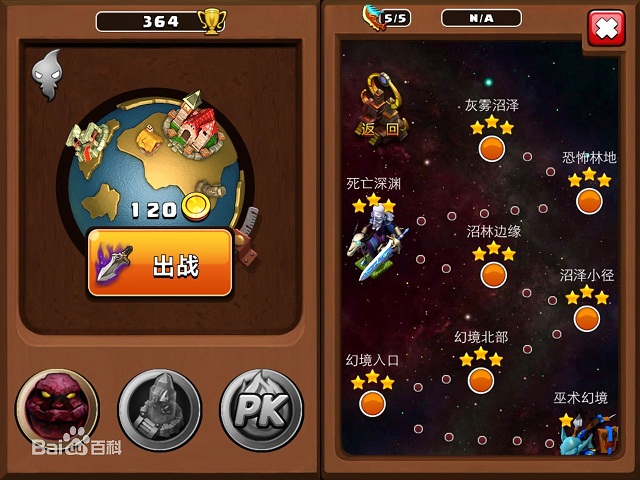The height and width of the screenshot is (480, 640).
Task: Start battle with the 出战 button
Action: tap(160, 264)
